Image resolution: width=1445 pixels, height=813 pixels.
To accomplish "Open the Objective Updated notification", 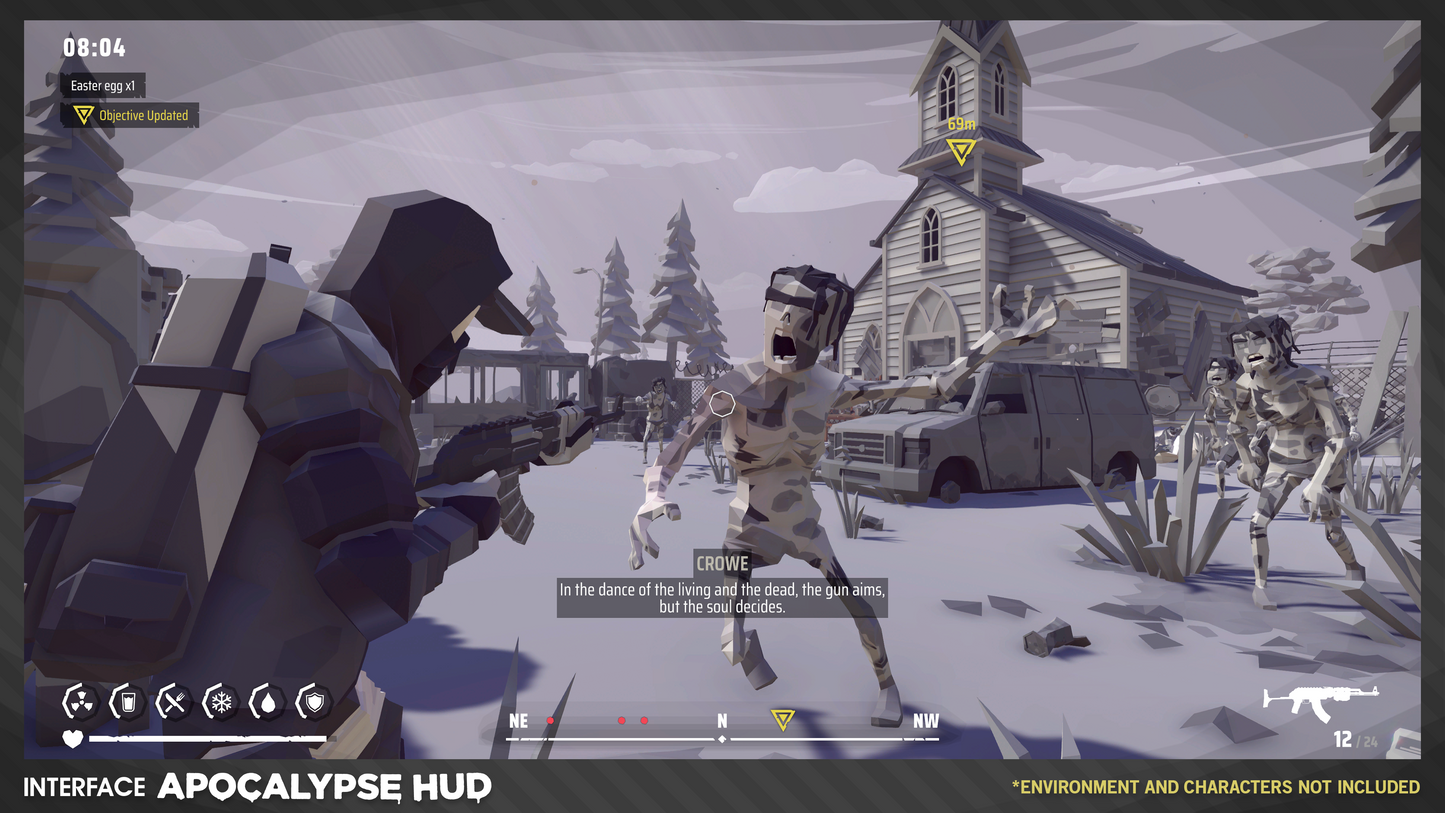I will click(x=131, y=116).
